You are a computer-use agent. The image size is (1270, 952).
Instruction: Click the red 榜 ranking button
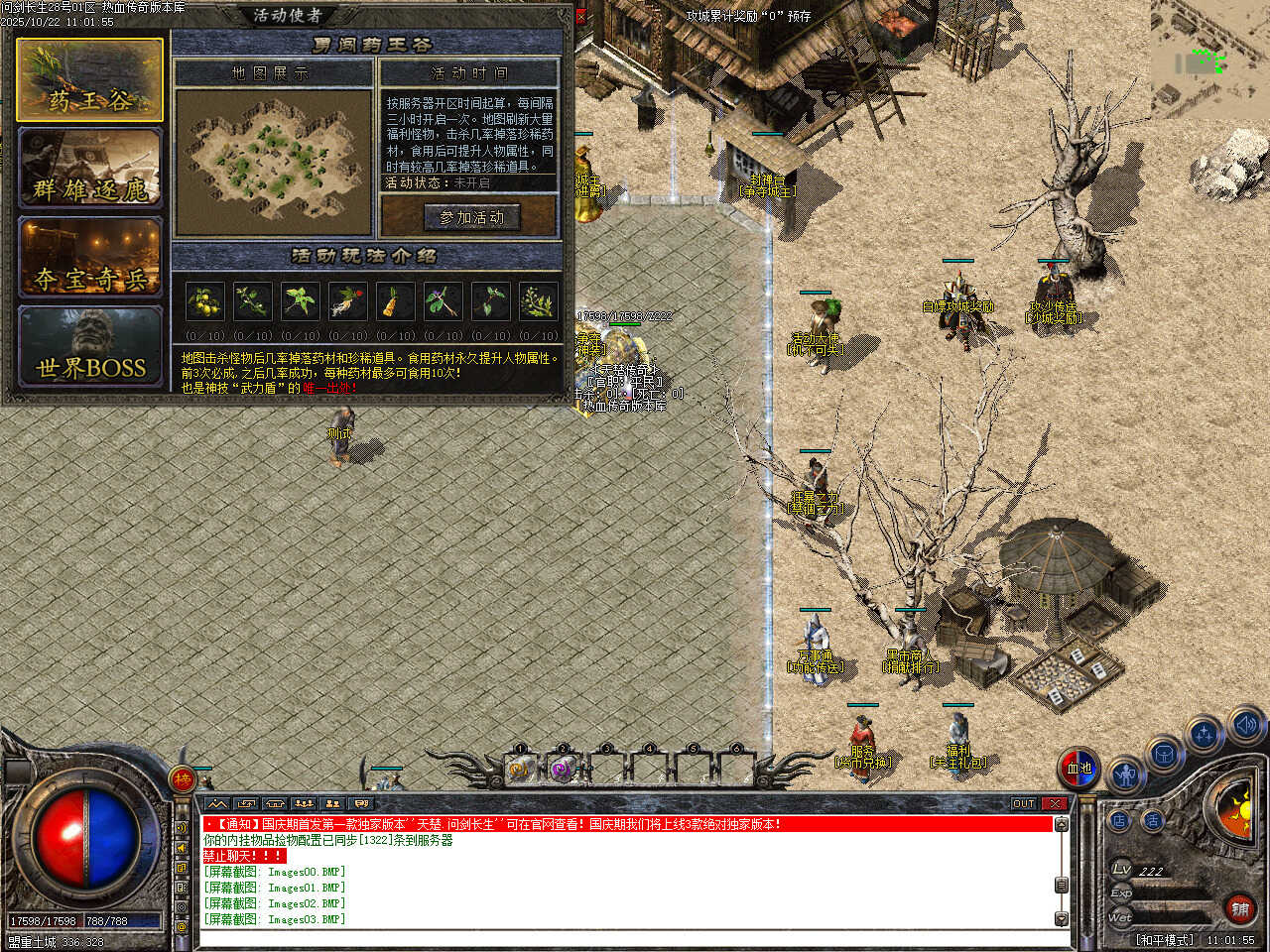click(183, 779)
